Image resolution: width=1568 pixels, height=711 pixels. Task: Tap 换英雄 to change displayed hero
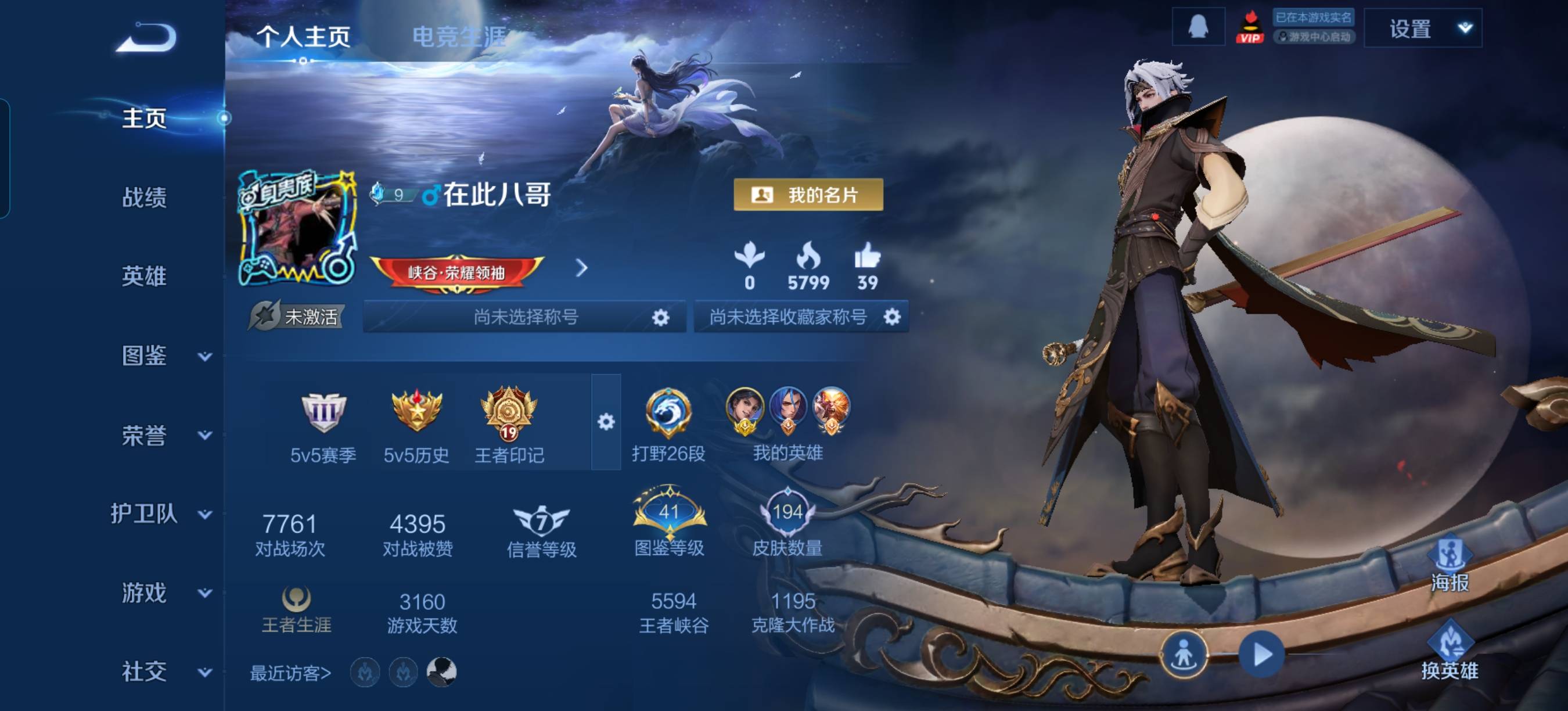click(x=1450, y=651)
